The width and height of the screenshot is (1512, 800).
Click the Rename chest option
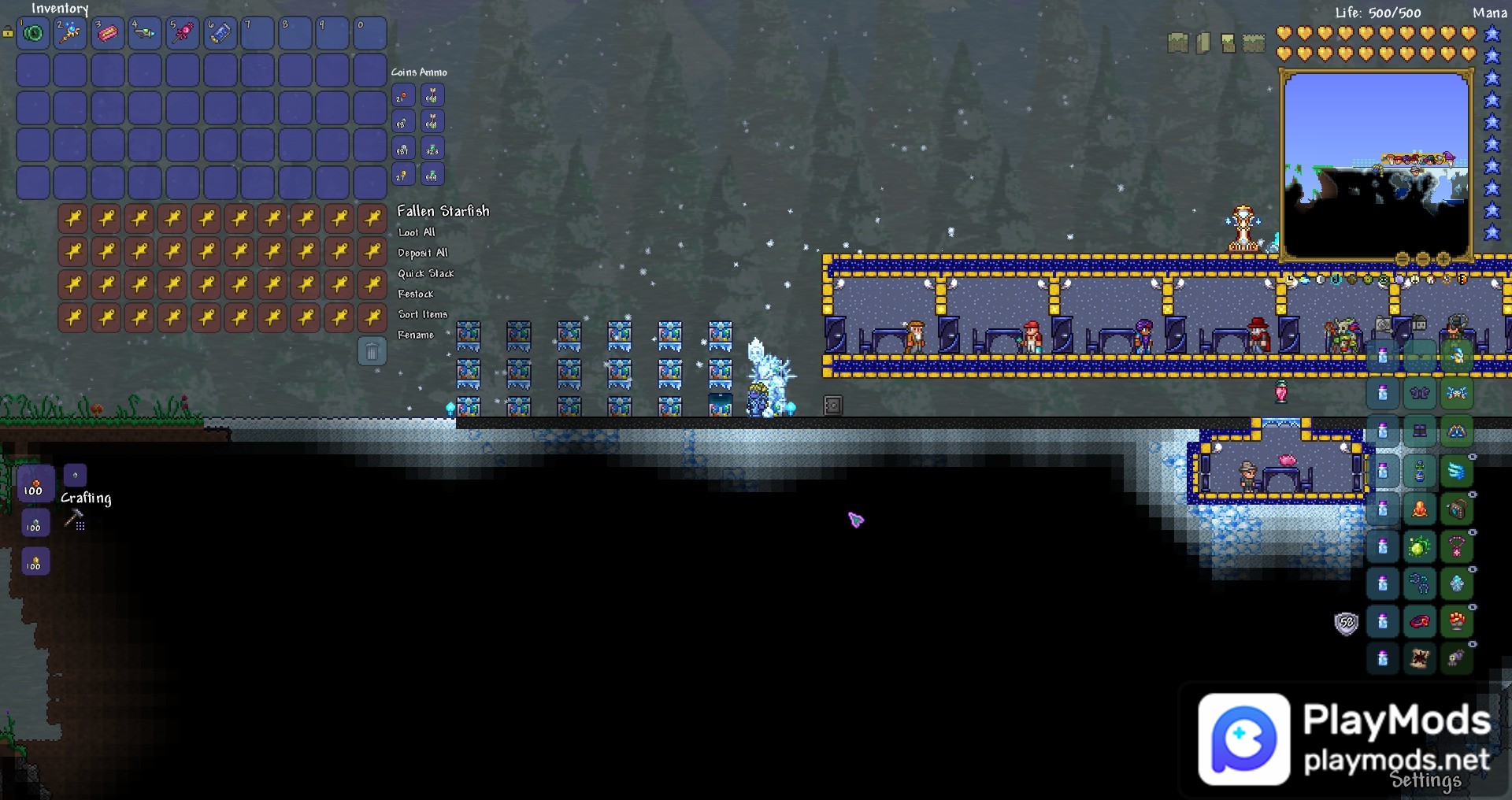415,335
